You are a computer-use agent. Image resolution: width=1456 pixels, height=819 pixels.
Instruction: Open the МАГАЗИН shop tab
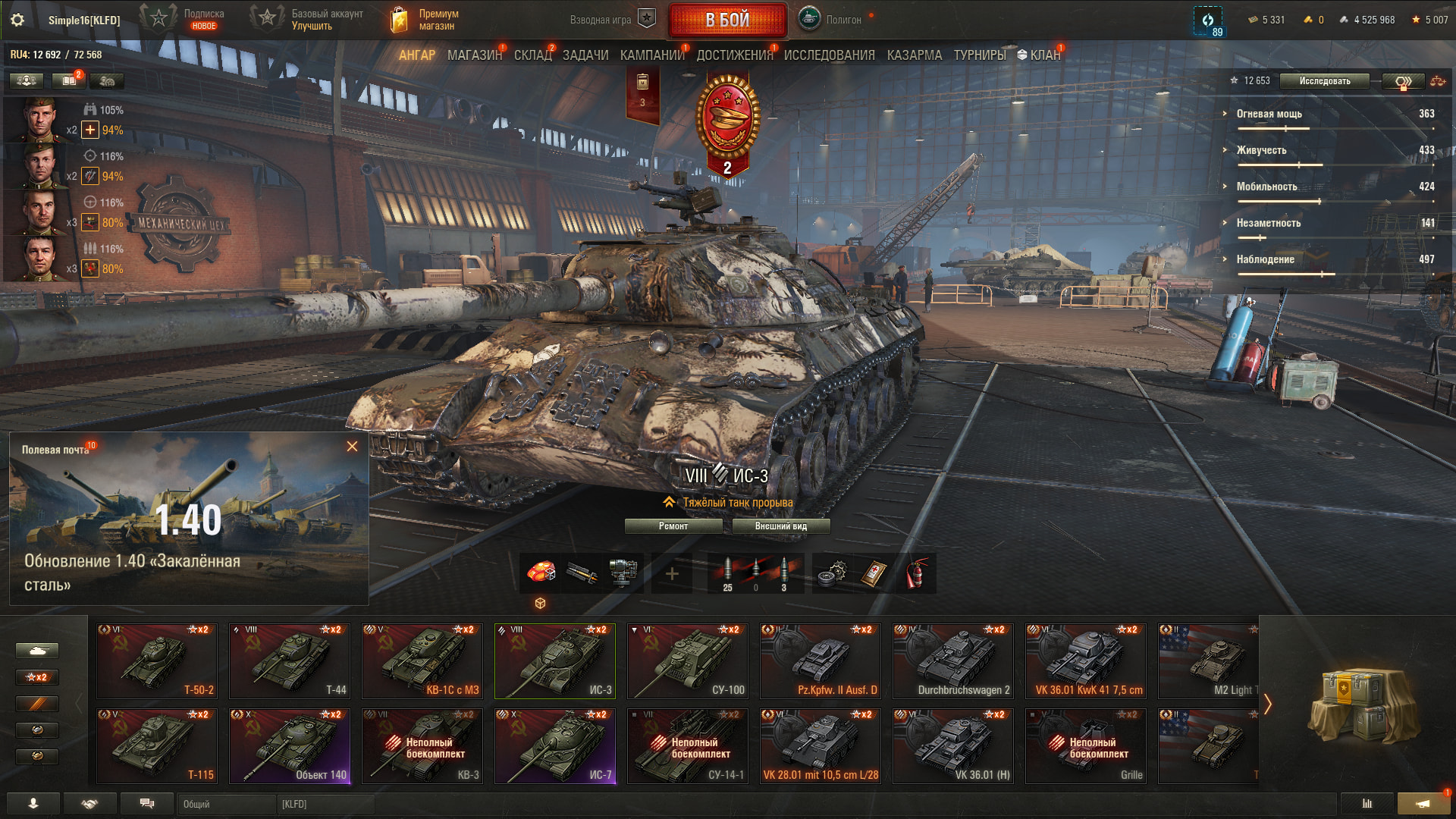click(x=474, y=55)
